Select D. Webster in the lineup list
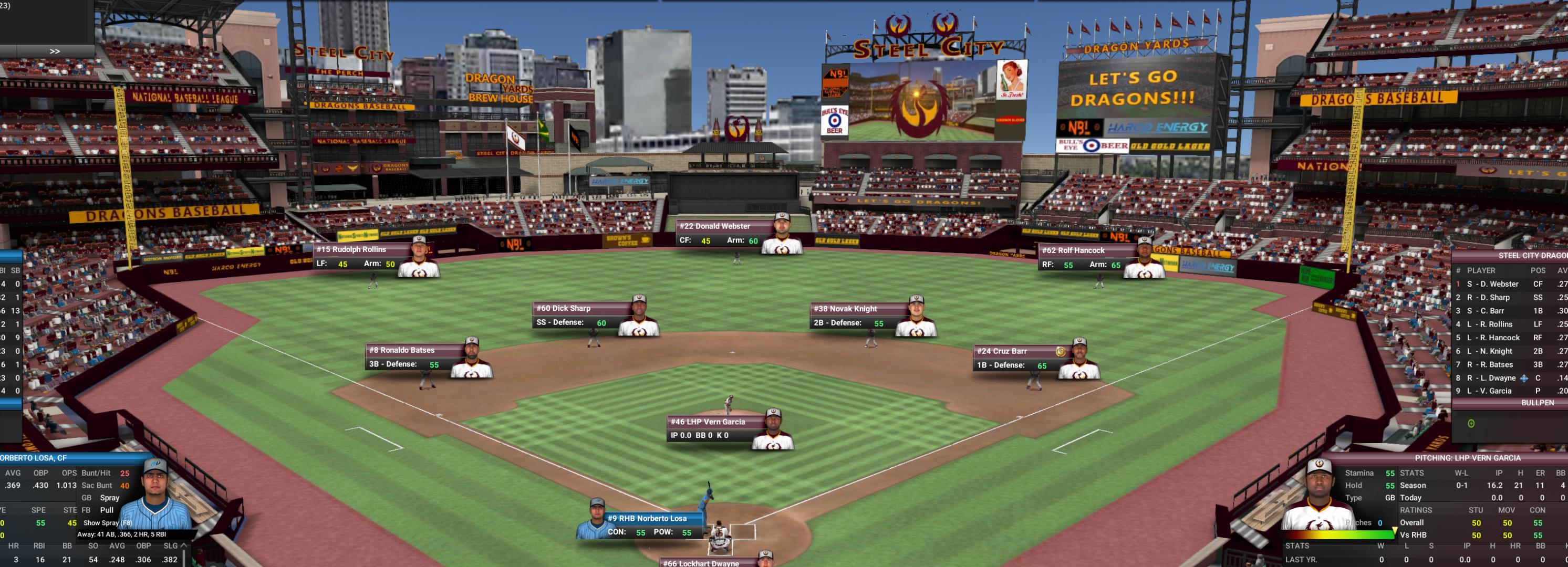The image size is (1568, 567). coord(1492,284)
